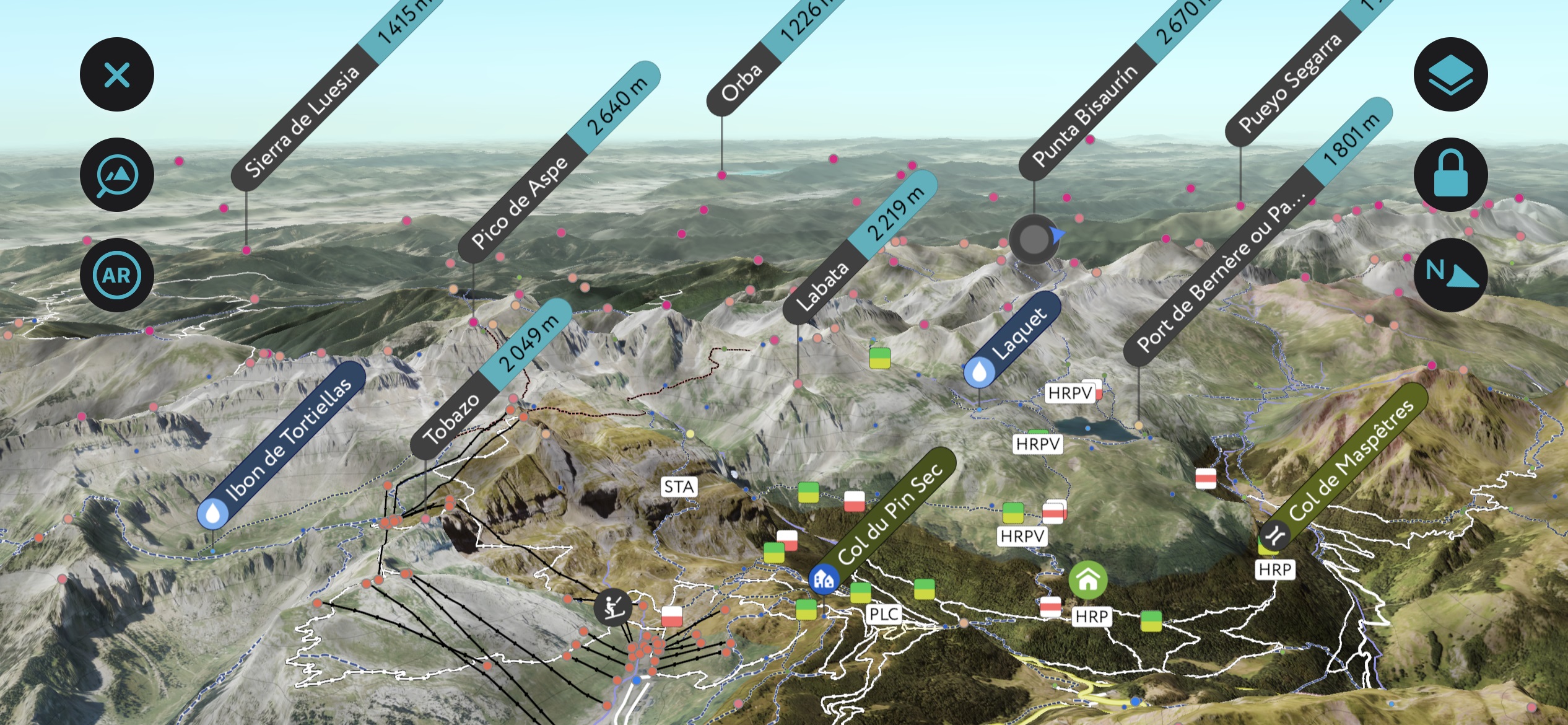Expand the Punta Bisaurín peak label
The height and width of the screenshot is (725, 1568).
pos(1089,111)
